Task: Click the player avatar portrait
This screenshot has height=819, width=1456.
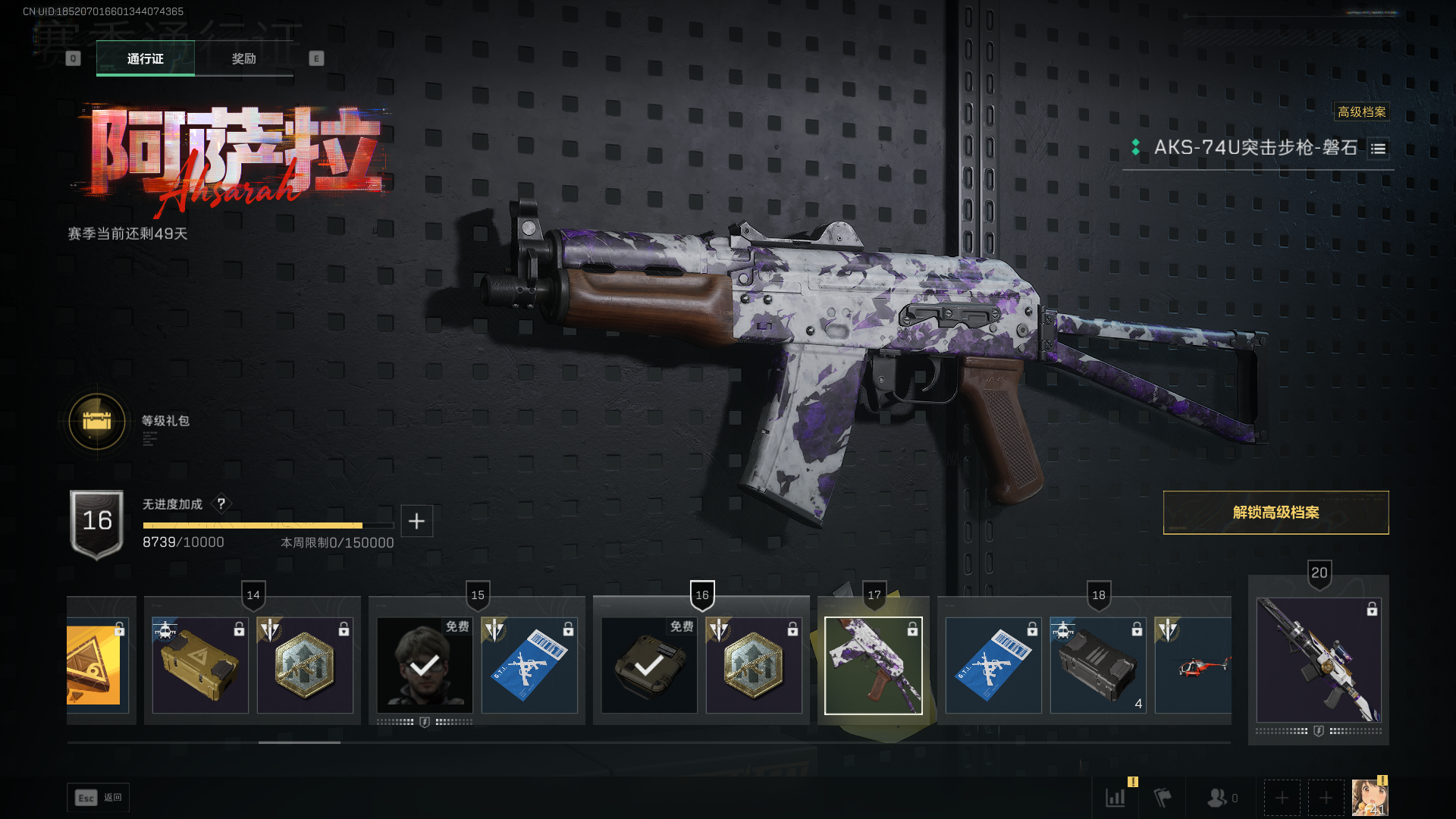Action: pyautogui.click(x=1370, y=798)
